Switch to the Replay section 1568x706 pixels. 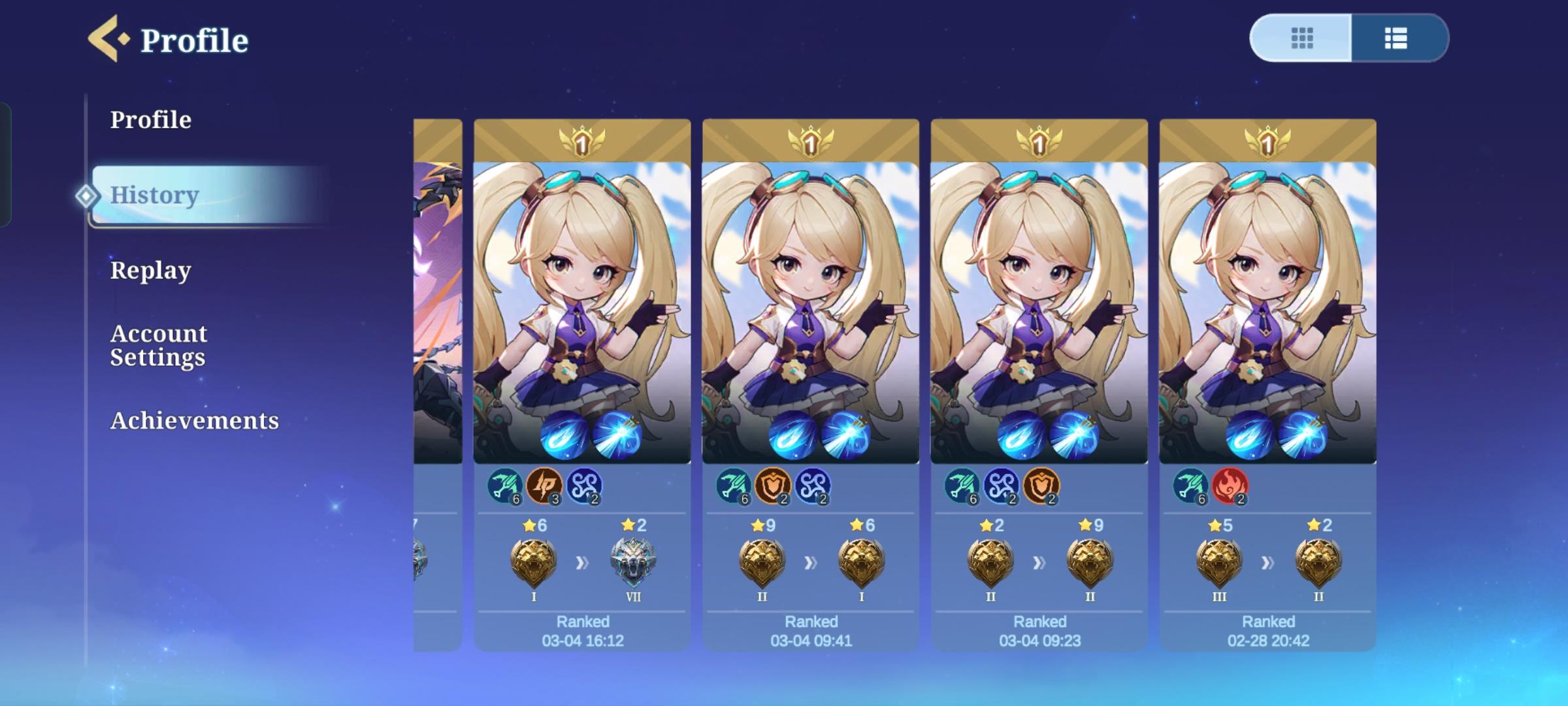[151, 269]
